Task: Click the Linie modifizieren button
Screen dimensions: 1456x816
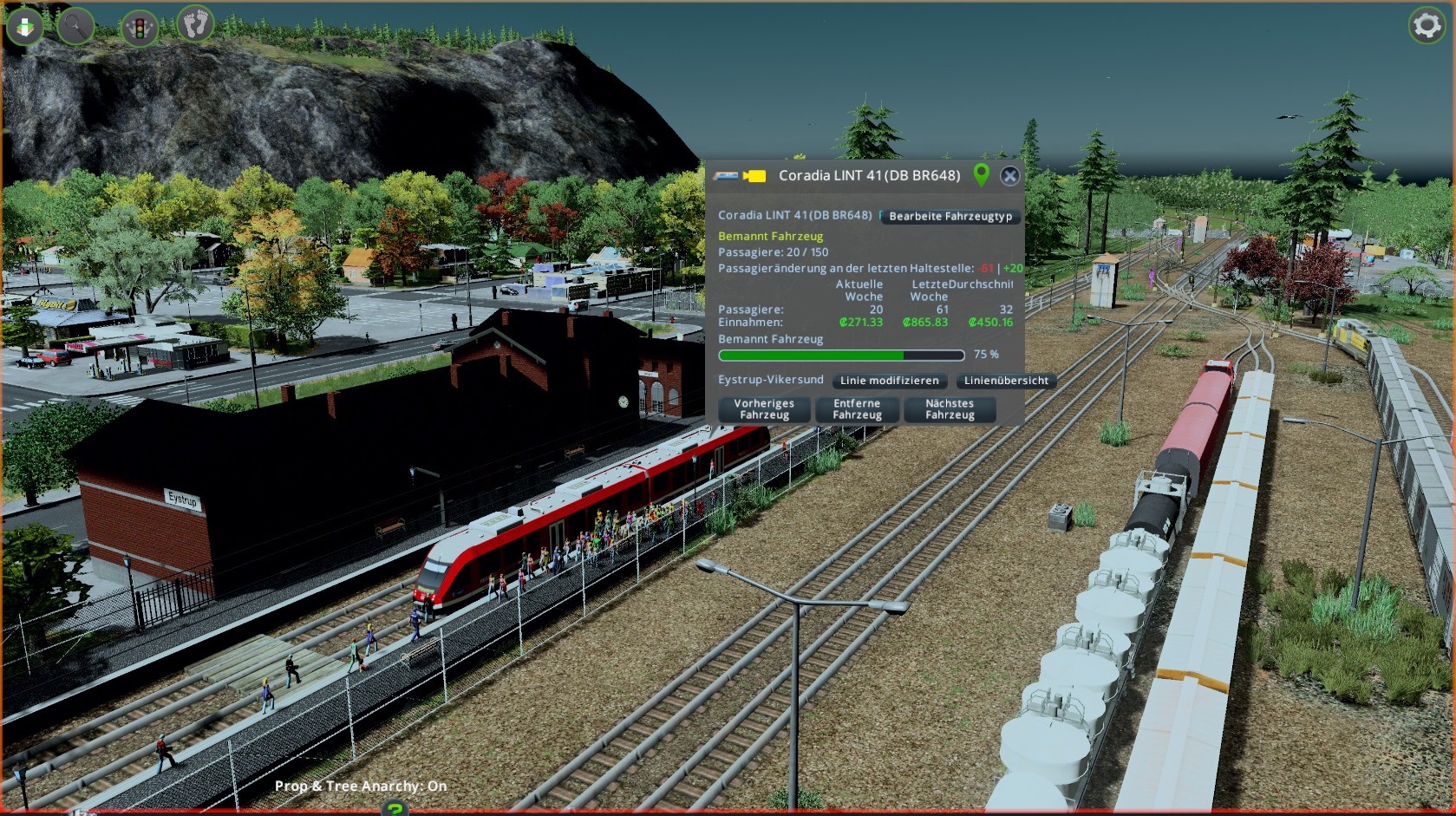Action: (889, 381)
